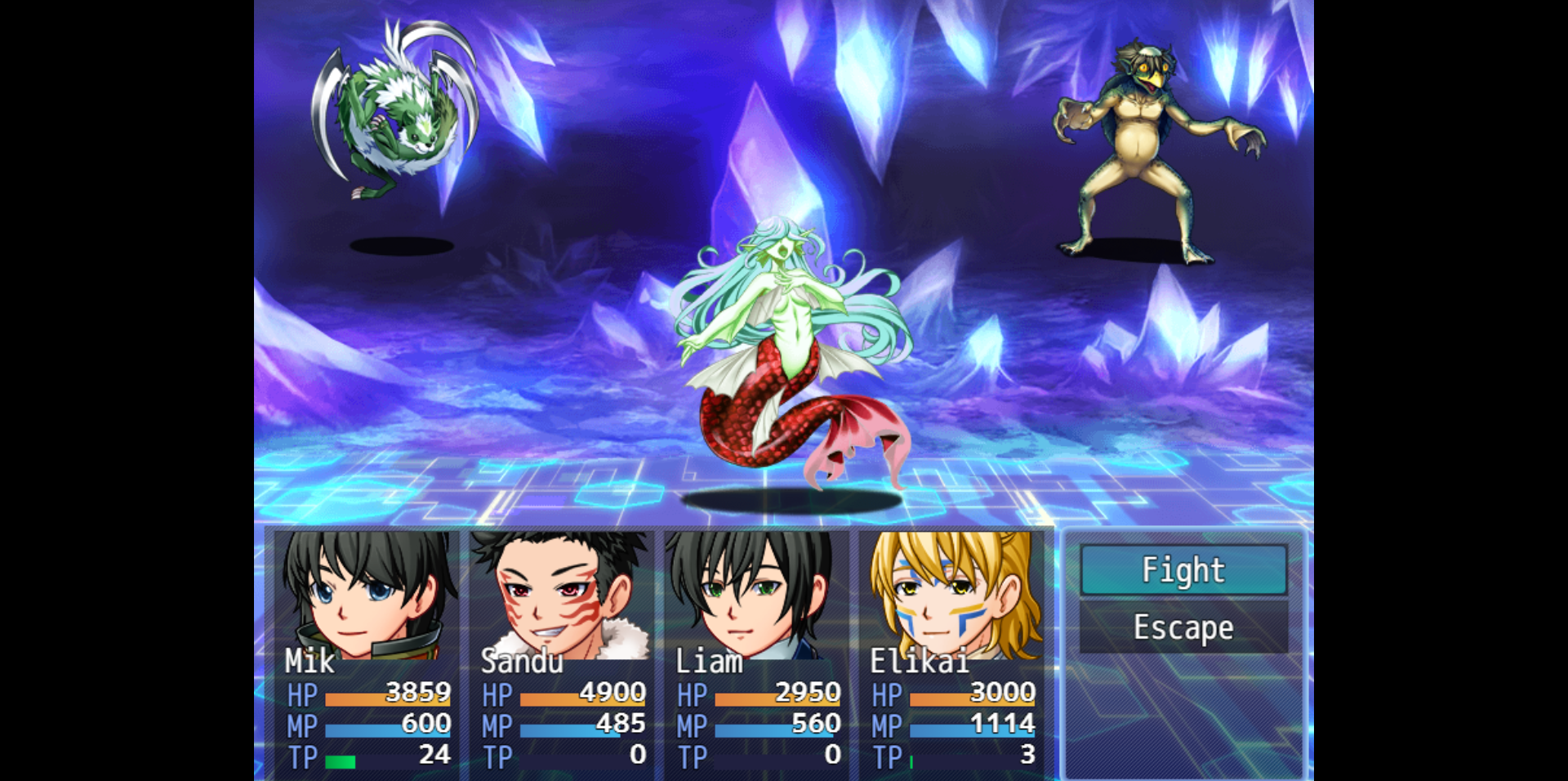Click Liam's party status panel
Screen dimensions: 1568x781
coord(757,654)
